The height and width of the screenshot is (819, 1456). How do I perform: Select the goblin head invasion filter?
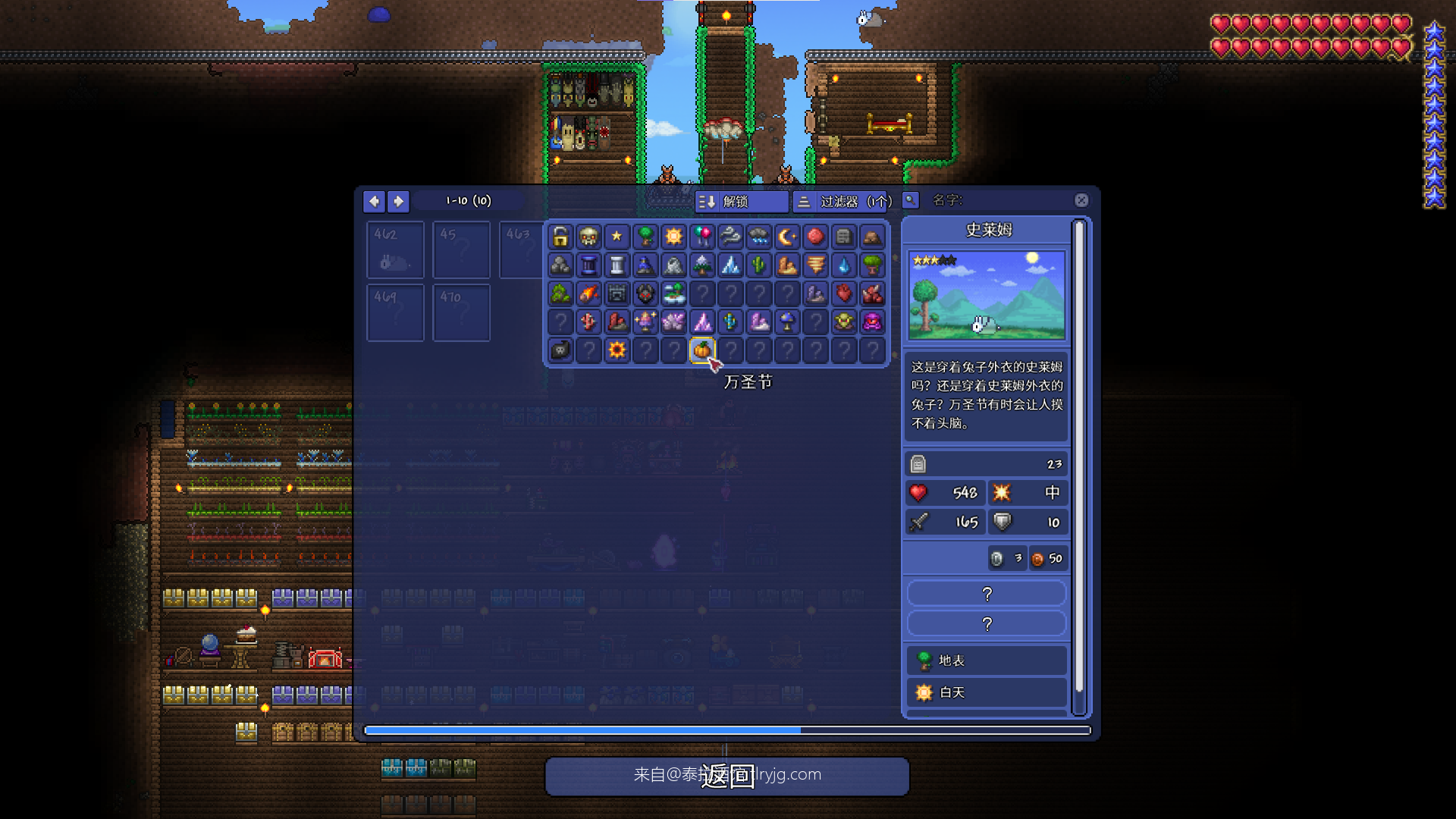pyautogui.click(x=844, y=322)
